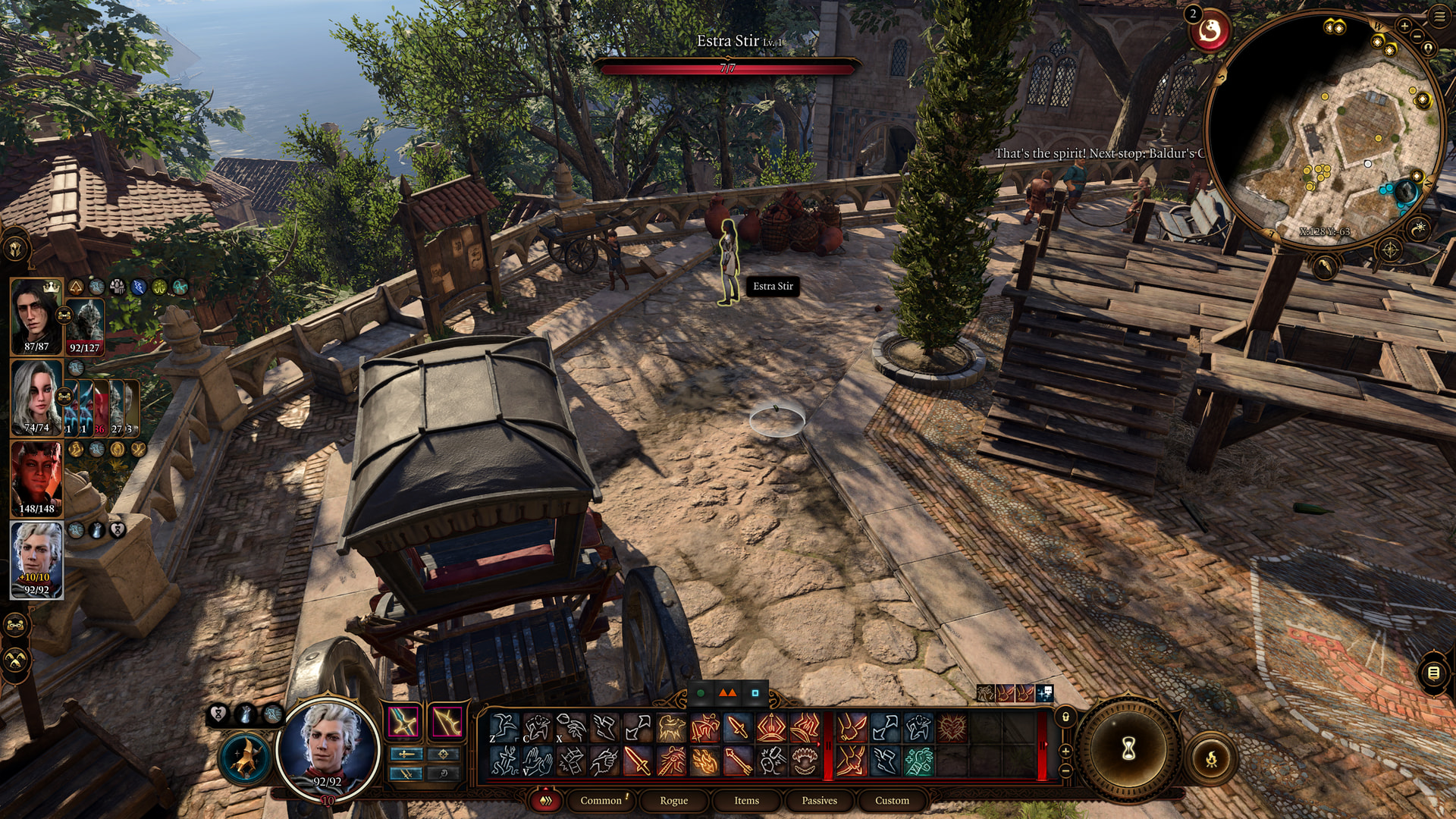Choose the white-haired woman's party portrait
The height and width of the screenshot is (819, 1456).
[36, 396]
